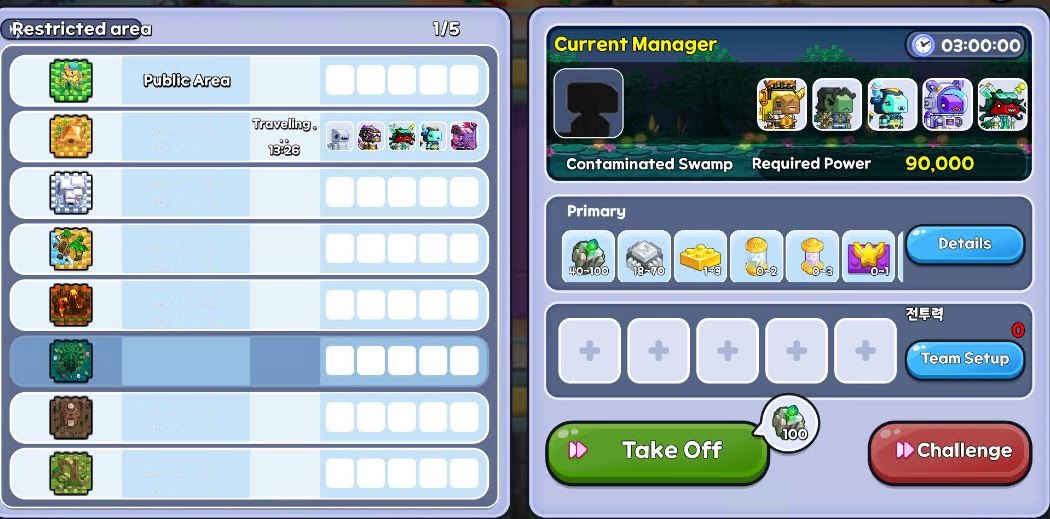
Task: Choose the brown tree stump area tile
Action: coord(70,417)
